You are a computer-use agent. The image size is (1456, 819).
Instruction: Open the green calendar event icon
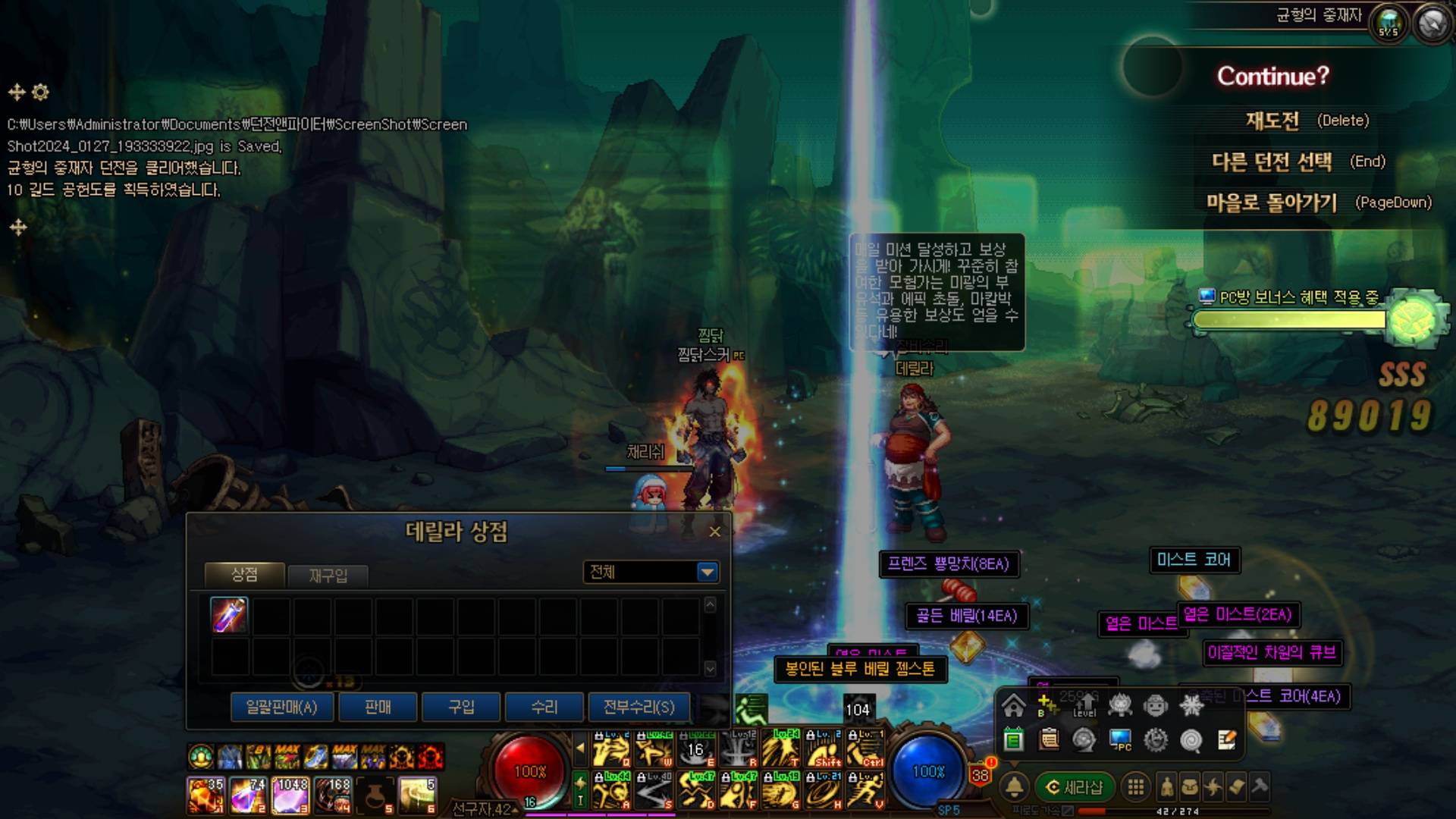click(x=1014, y=739)
